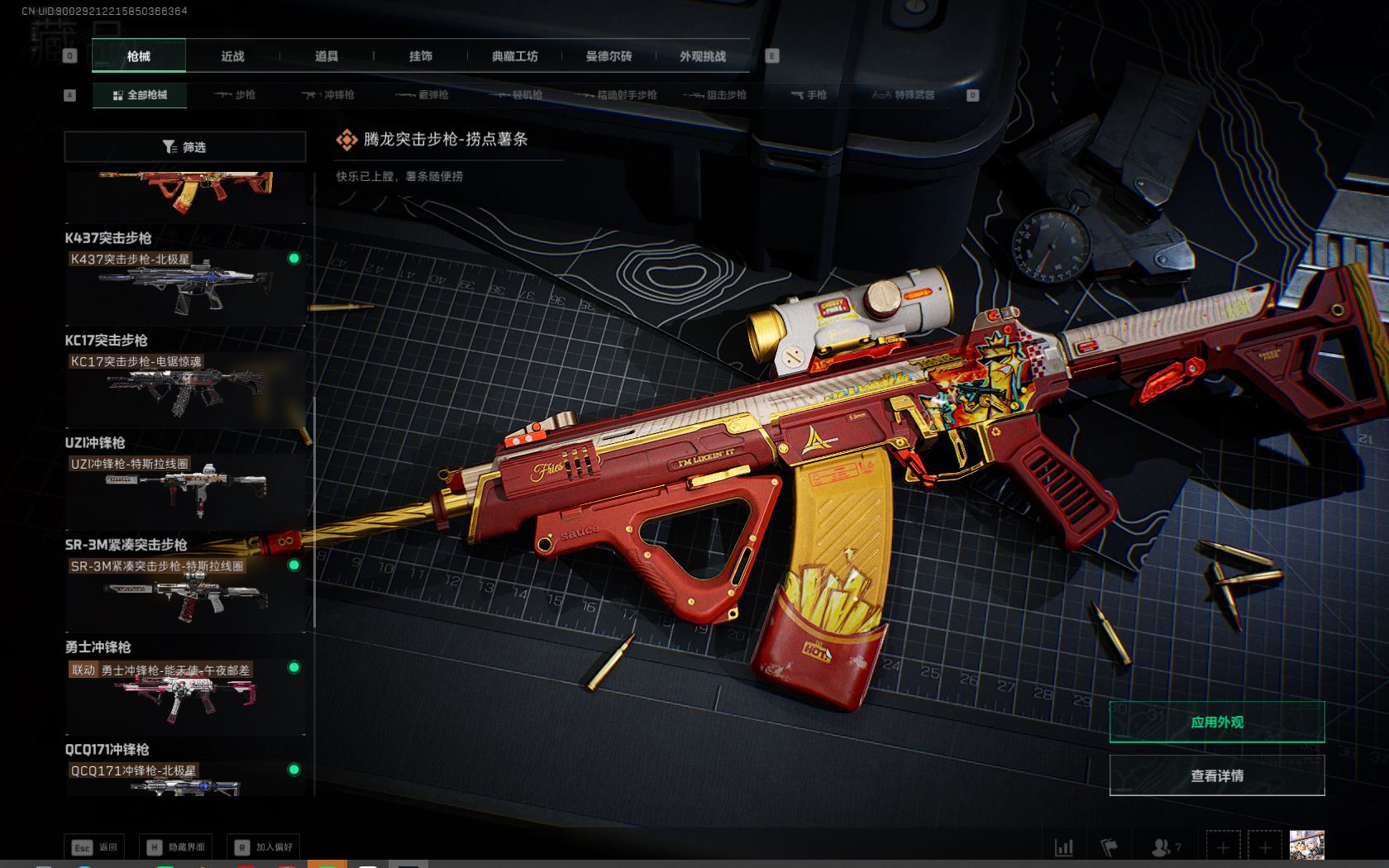Choose the 勇士冲锋枪 午夜邮差 collab skin
This screenshot has width=1389, height=868.
(184, 695)
